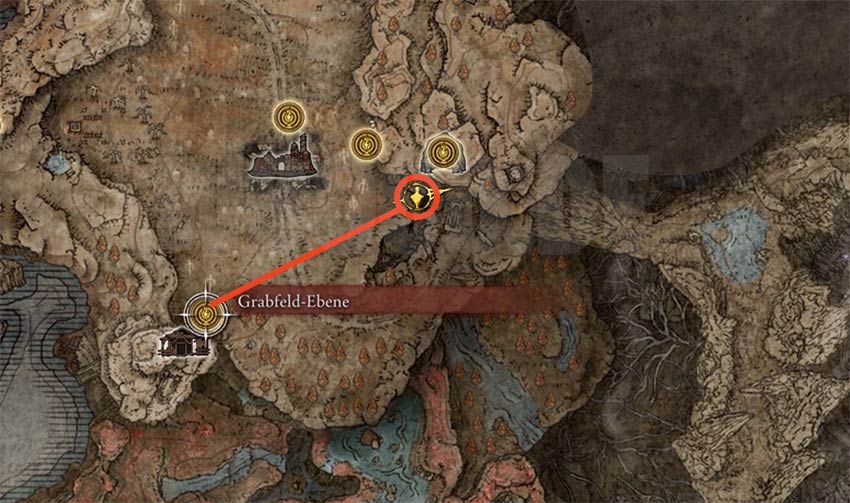Click the red-circled player position marker
Viewport: 850px width, 503px height.
(x=417, y=196)
